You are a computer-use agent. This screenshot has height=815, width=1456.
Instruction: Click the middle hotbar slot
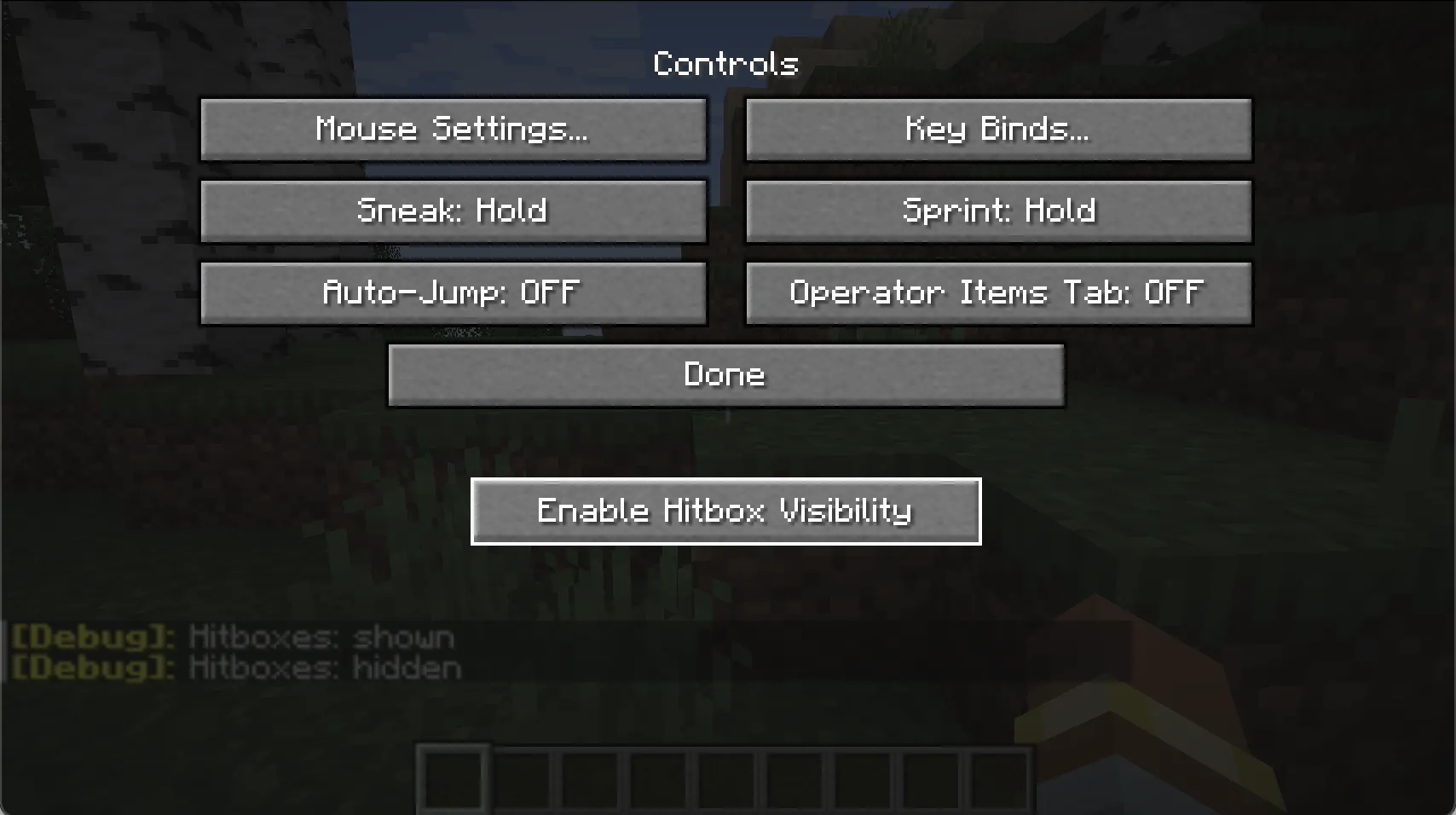[x=726, y=776]
